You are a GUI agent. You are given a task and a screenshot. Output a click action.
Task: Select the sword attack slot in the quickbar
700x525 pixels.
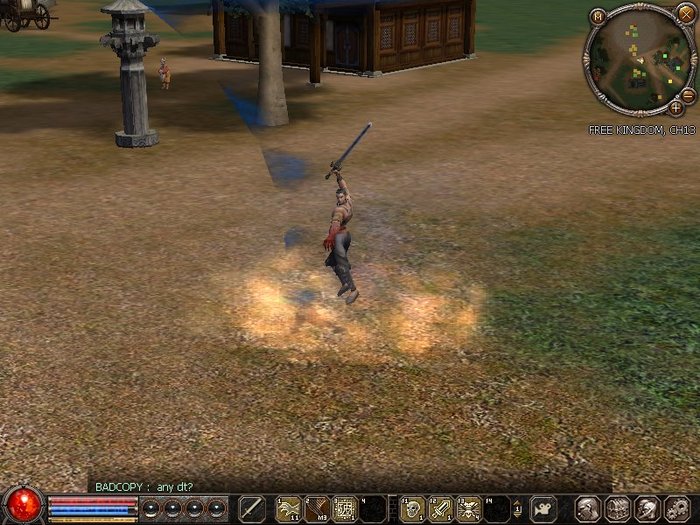pos(251,508)
